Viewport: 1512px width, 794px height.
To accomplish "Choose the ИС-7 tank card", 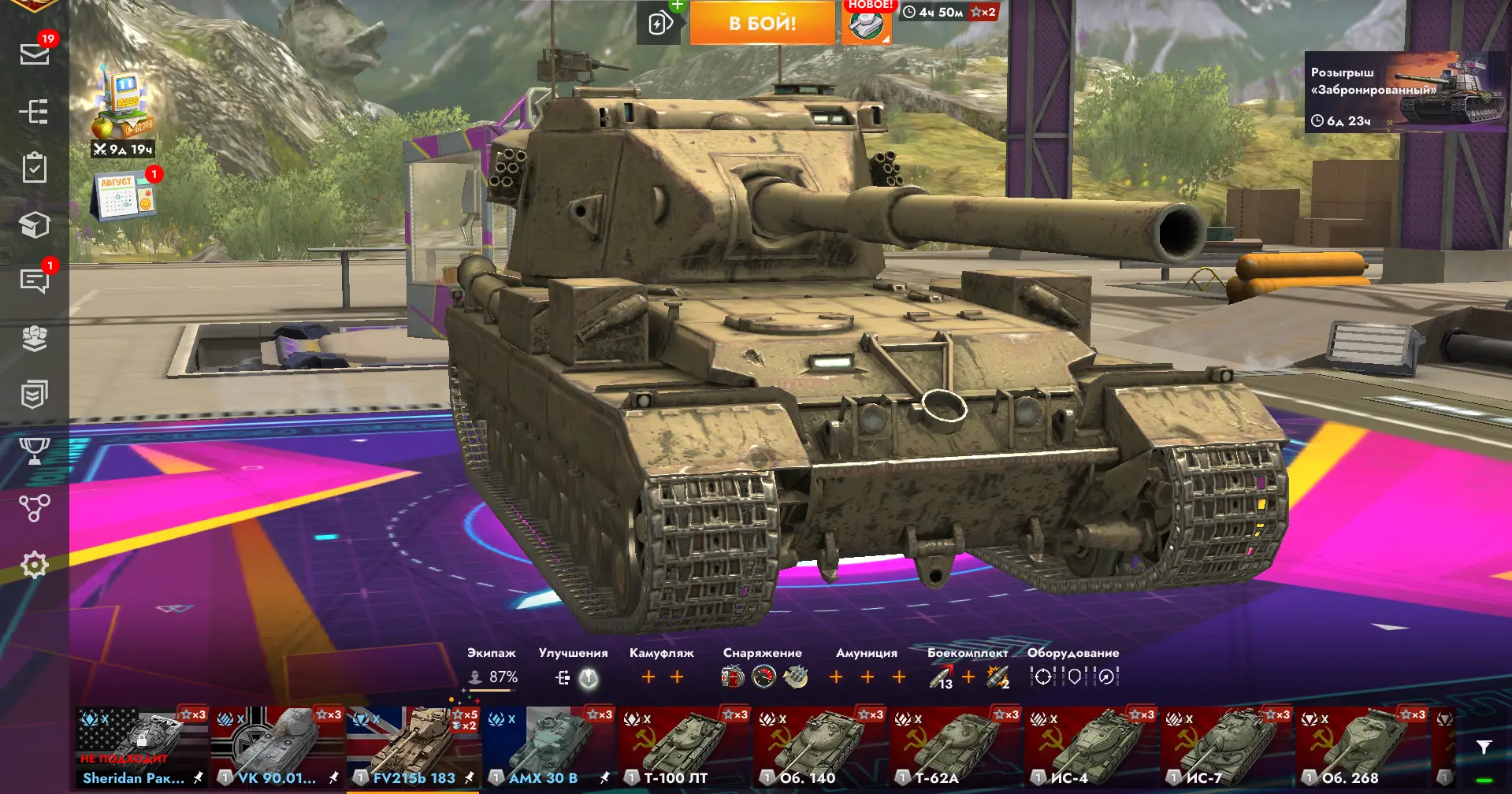I will (x=1226, y=747).
